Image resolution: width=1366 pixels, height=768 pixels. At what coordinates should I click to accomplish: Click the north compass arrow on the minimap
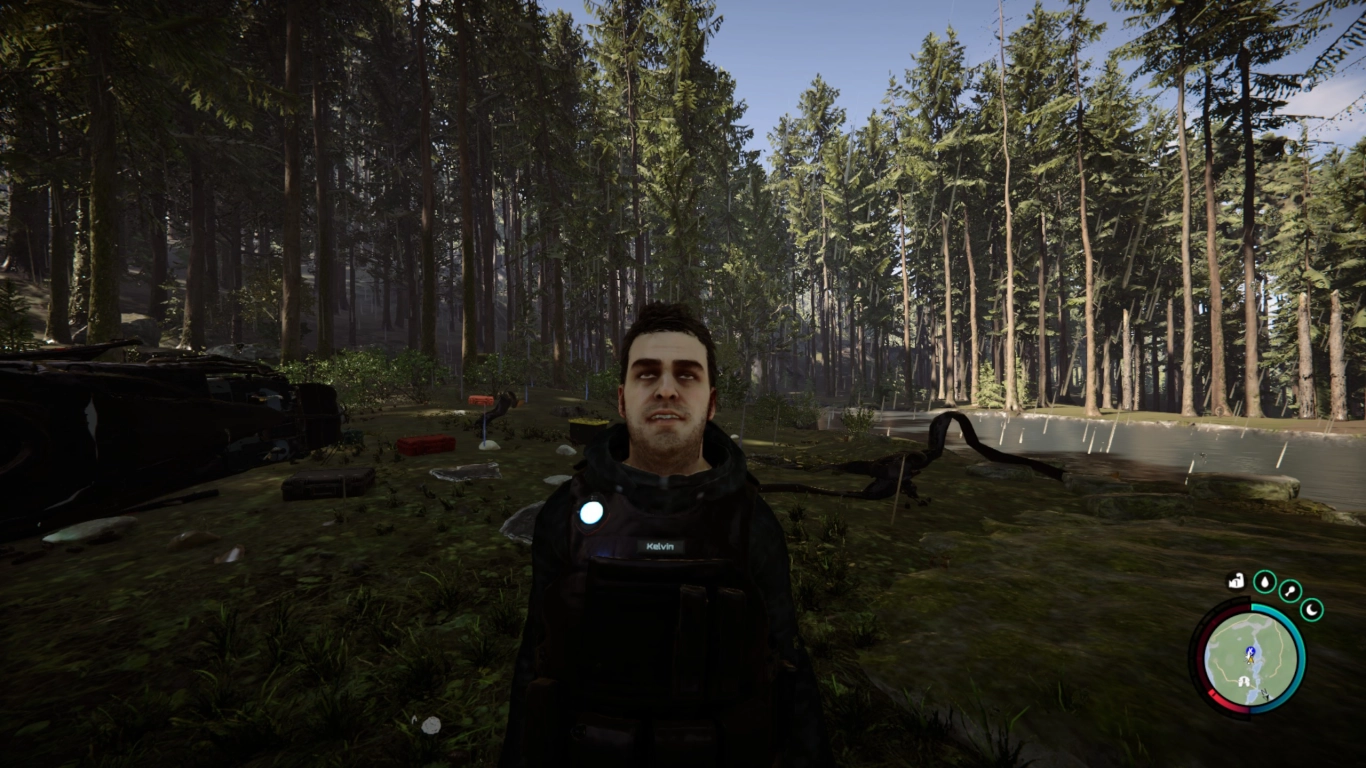click(1265, 691)
